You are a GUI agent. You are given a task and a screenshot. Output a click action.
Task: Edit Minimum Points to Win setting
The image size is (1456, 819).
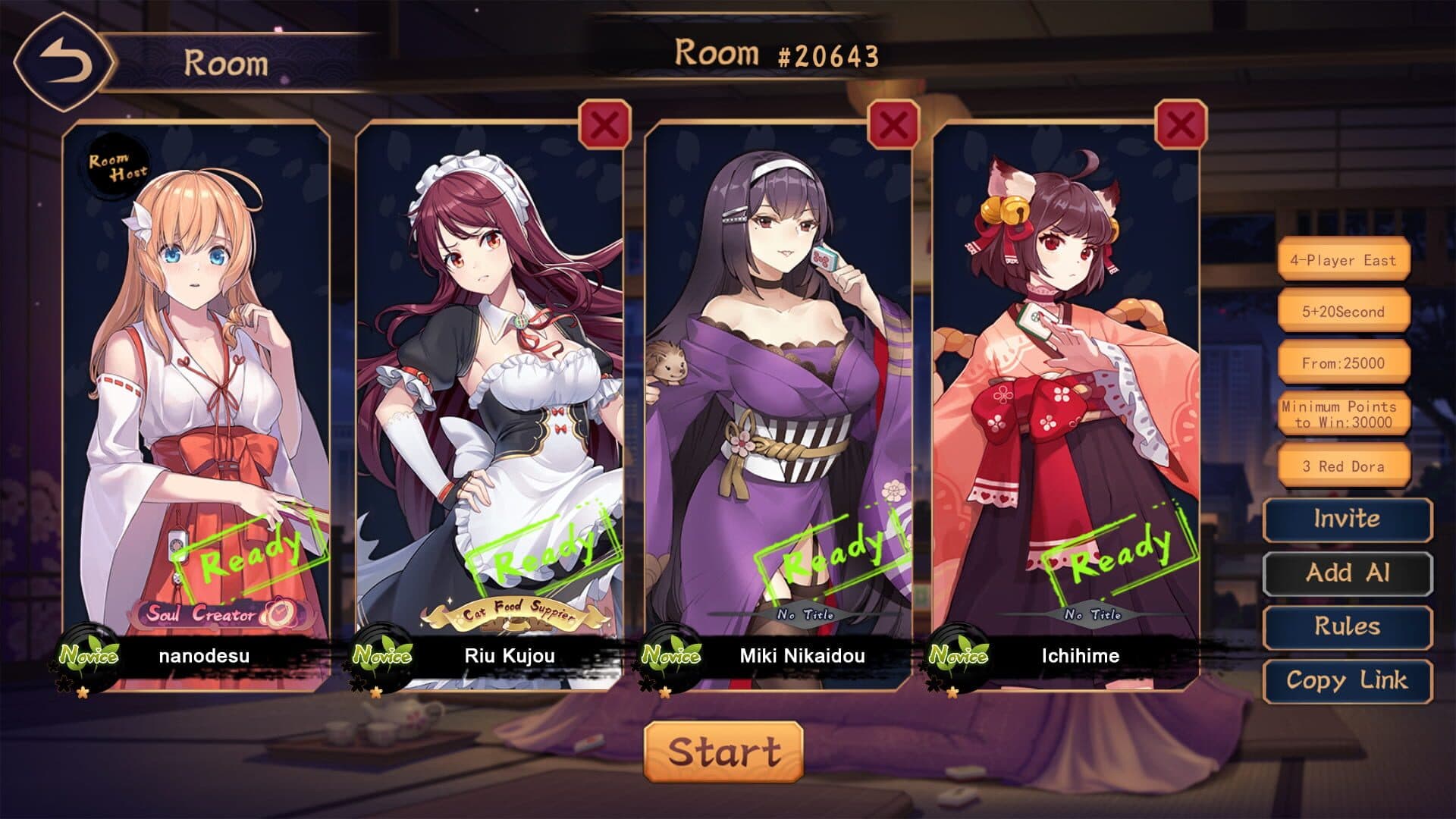tap(1343, 415)
